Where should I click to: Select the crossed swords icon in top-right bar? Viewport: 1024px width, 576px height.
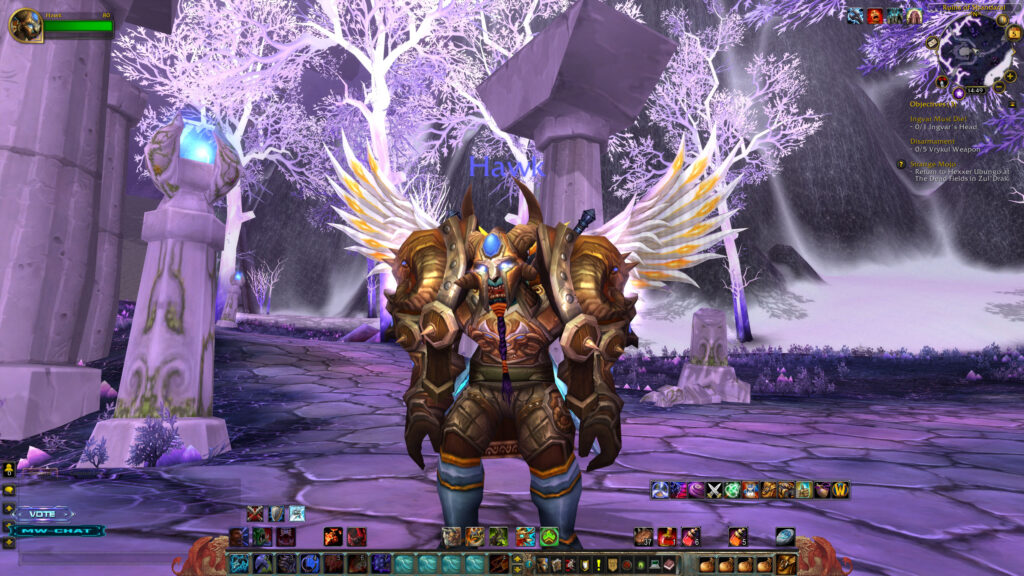pos(714,490)
